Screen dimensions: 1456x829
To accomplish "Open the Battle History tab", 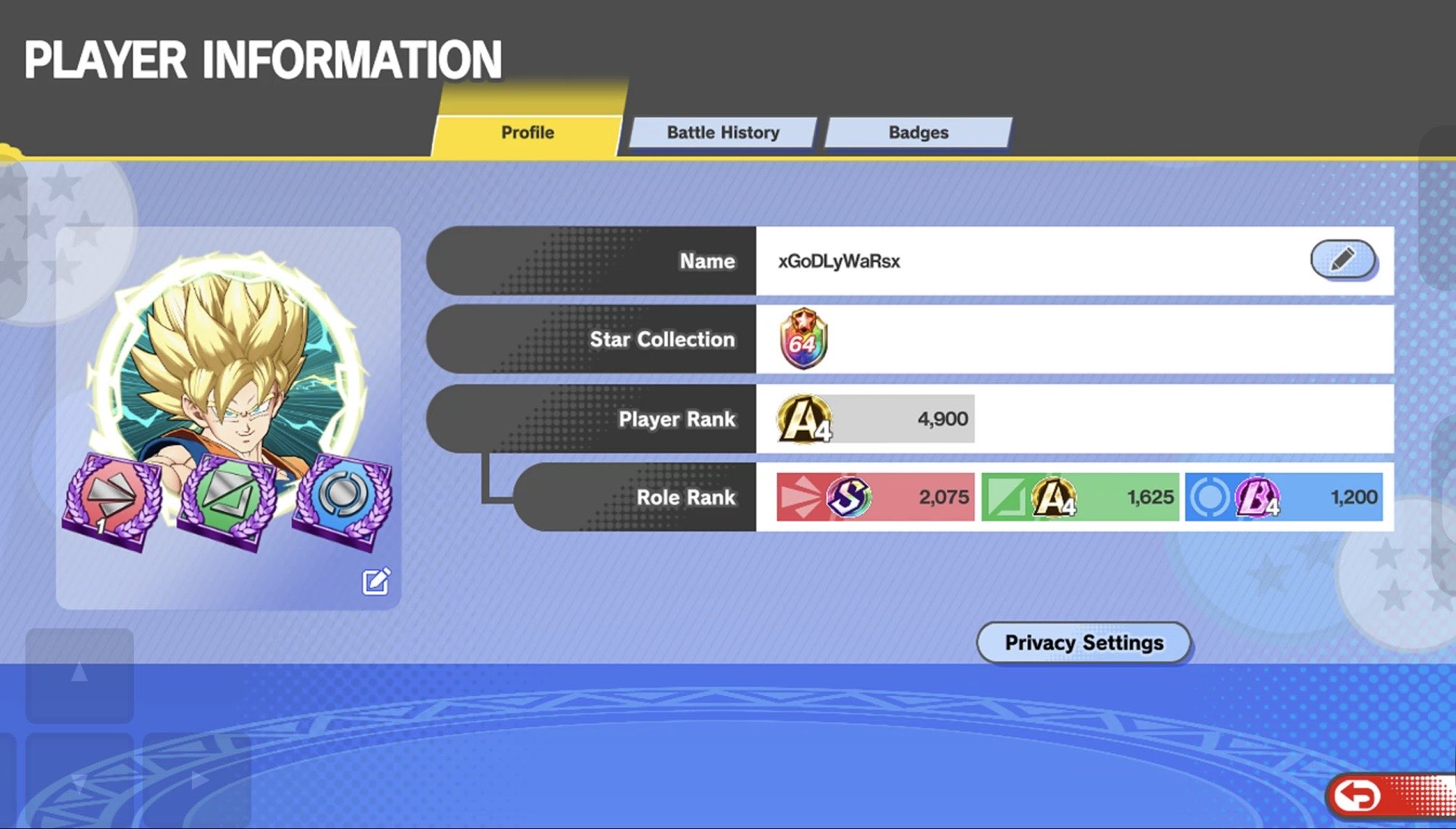I will 723,133.
